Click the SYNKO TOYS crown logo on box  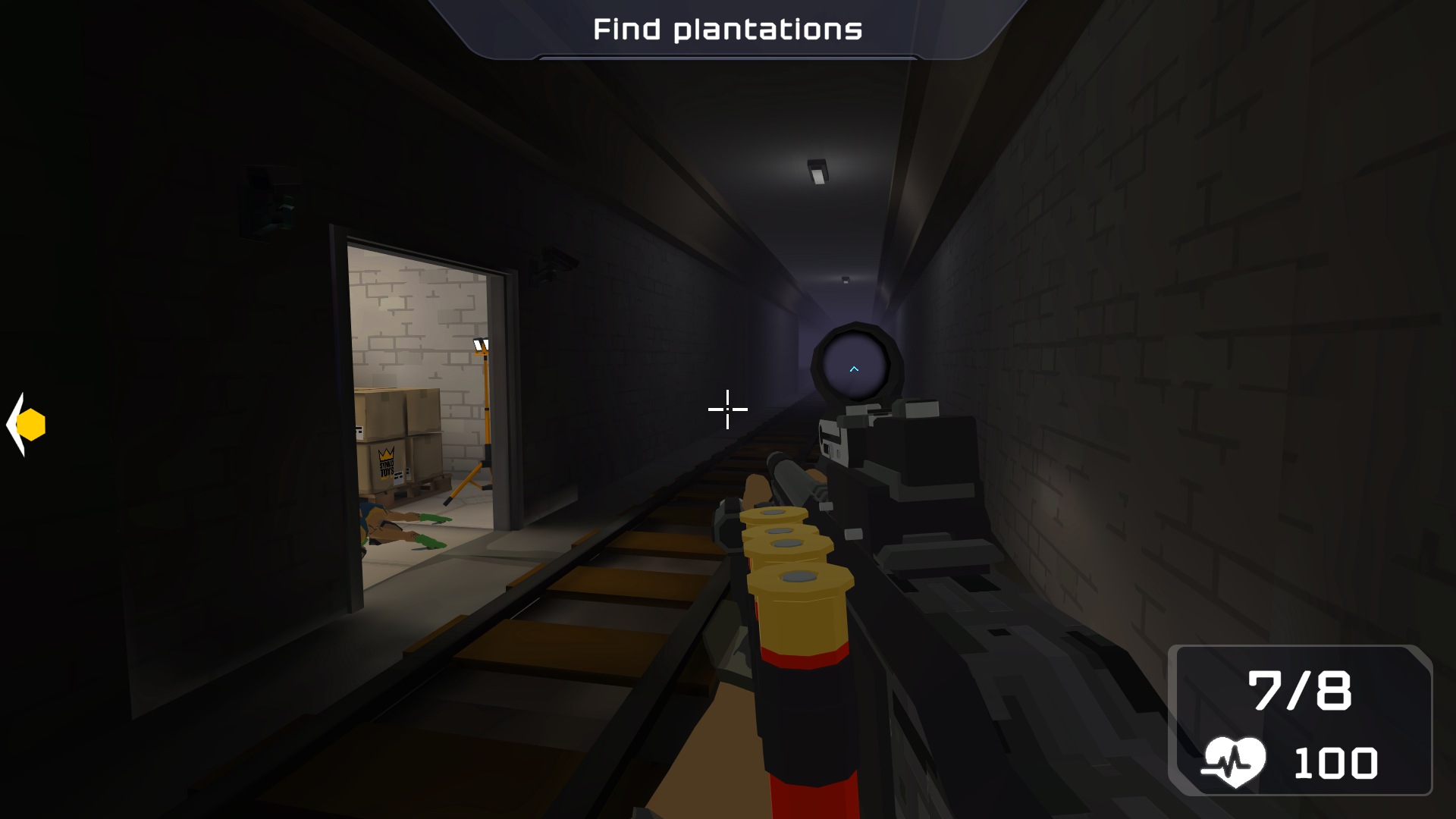point(386,455)
